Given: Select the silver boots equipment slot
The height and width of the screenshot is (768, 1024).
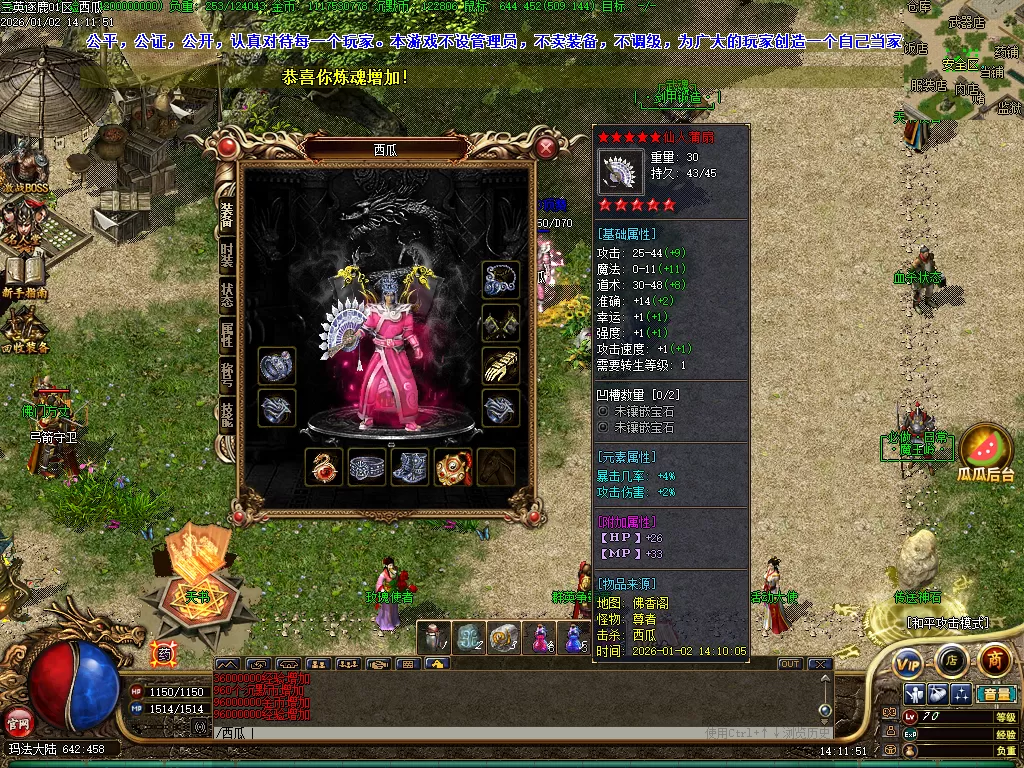Looking at the screenshot, I should click(410, 467).
